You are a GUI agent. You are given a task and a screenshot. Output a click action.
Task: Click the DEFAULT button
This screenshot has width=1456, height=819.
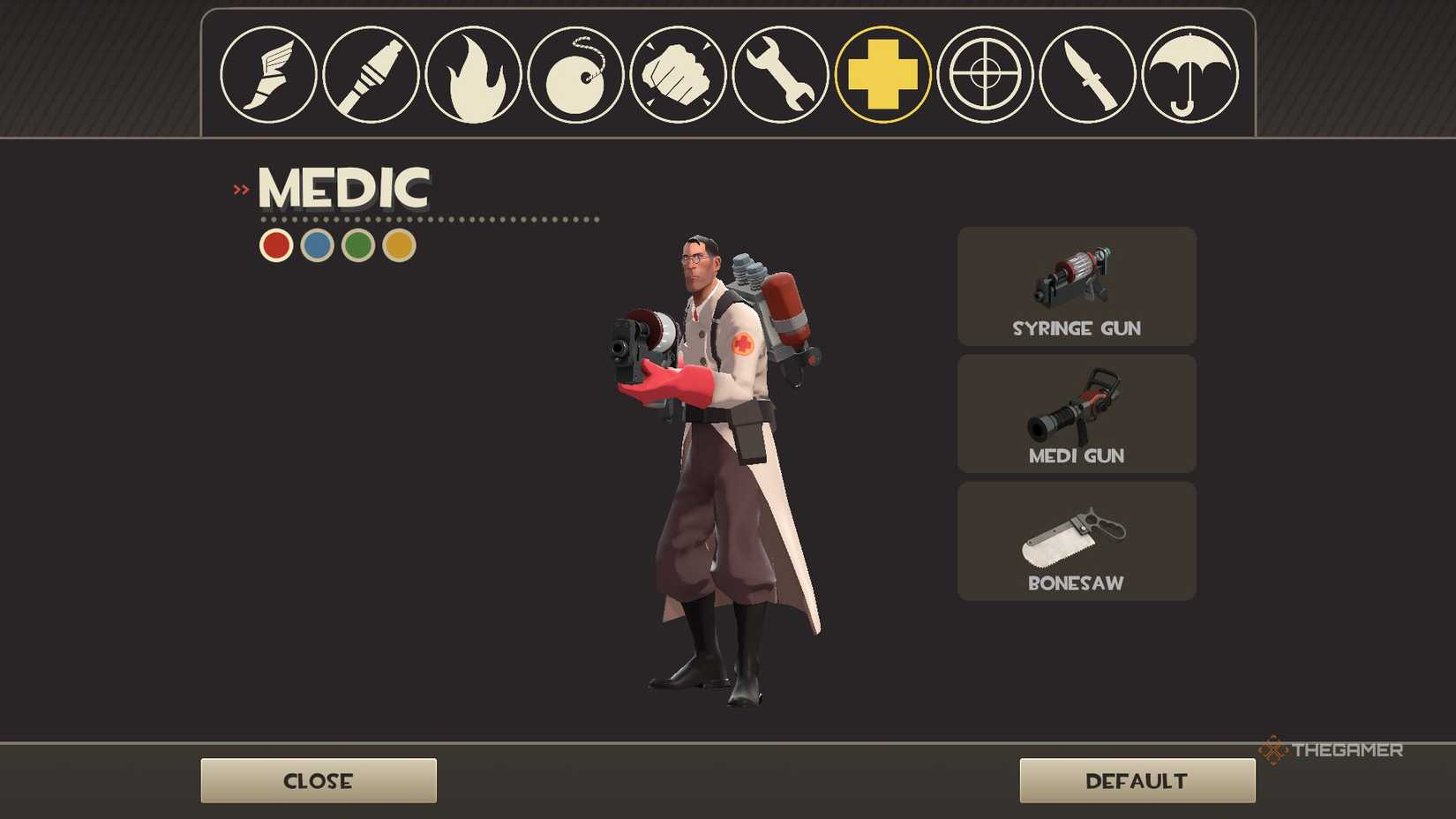[1137, 780]
